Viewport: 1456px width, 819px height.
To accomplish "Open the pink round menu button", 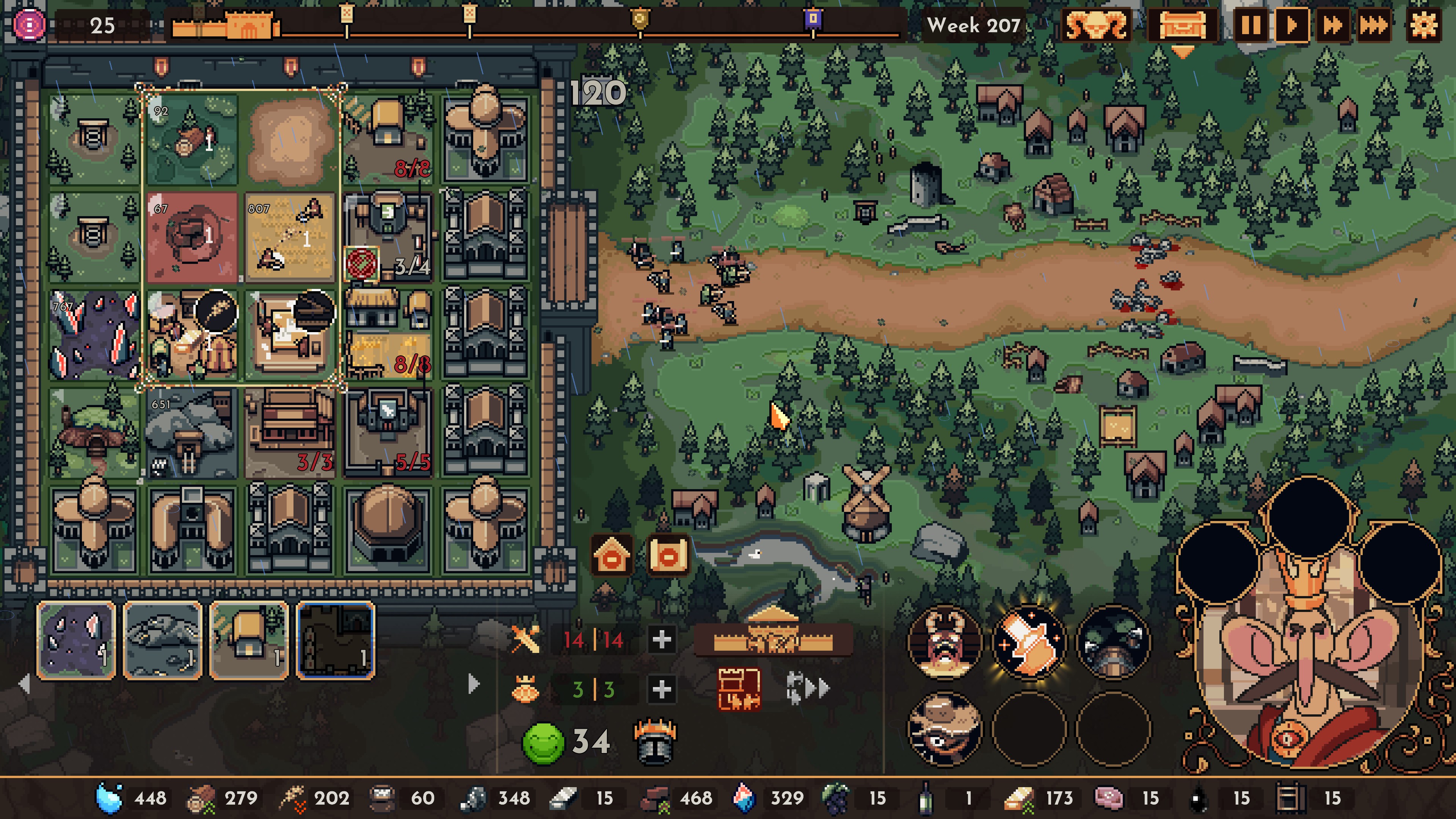I will coord(30,25).
